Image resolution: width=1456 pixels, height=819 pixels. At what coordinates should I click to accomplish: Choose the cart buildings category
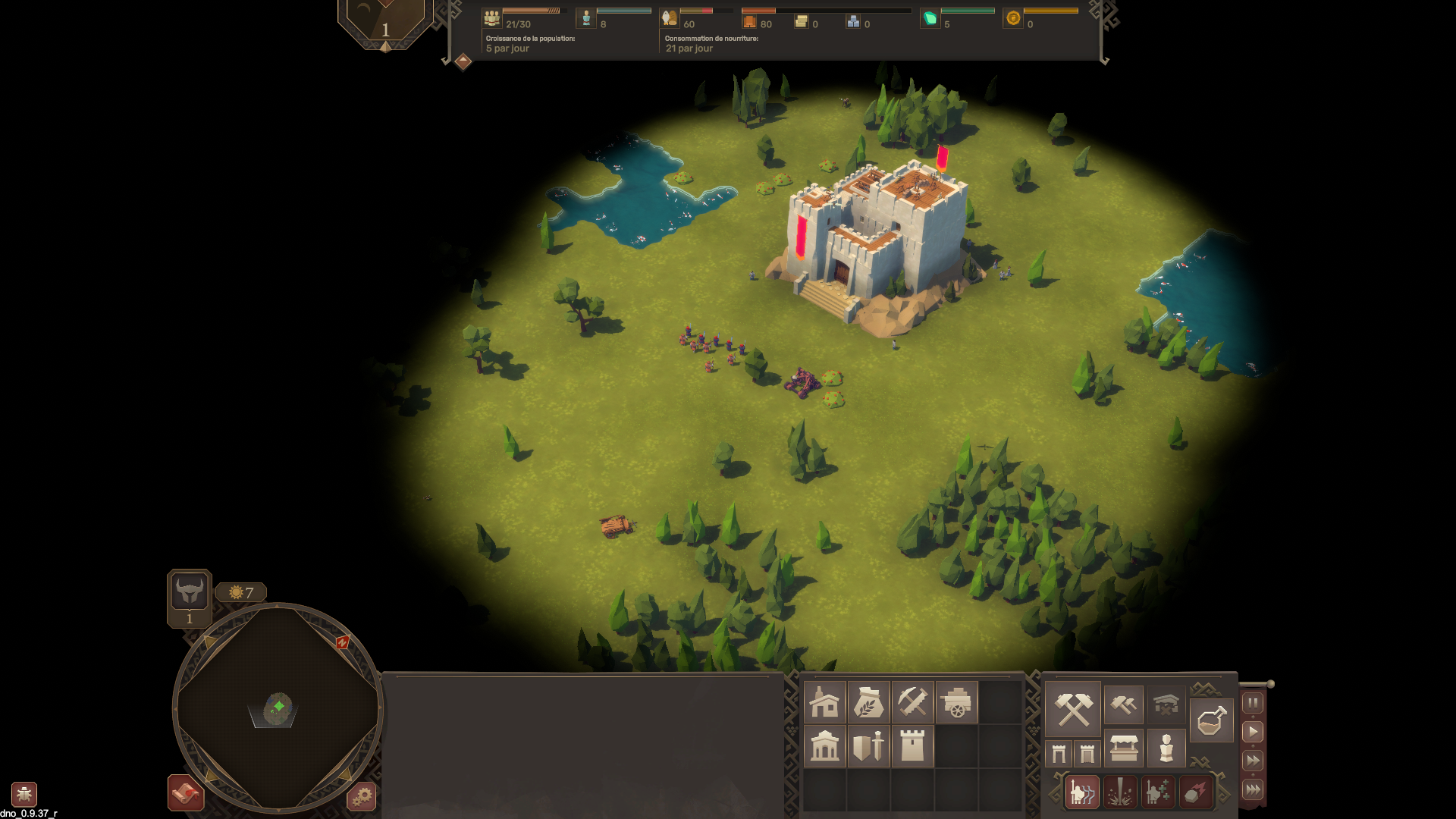(x=956, y=702)
